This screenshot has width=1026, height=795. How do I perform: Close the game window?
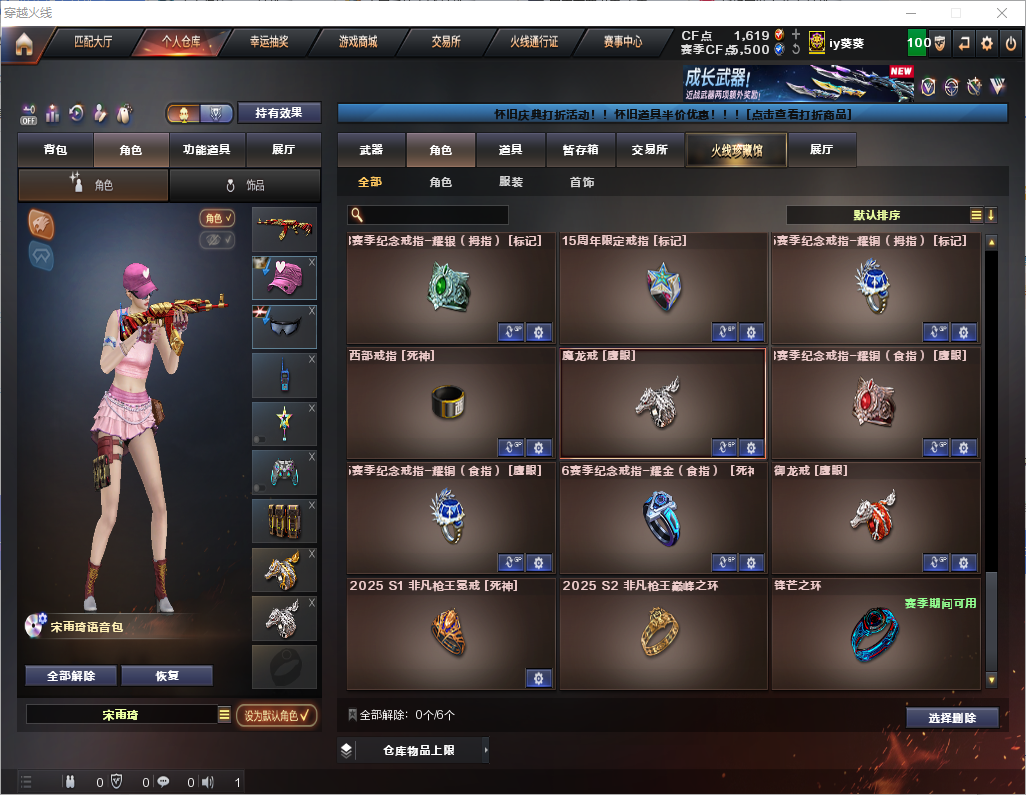[x=1002, y=13]
